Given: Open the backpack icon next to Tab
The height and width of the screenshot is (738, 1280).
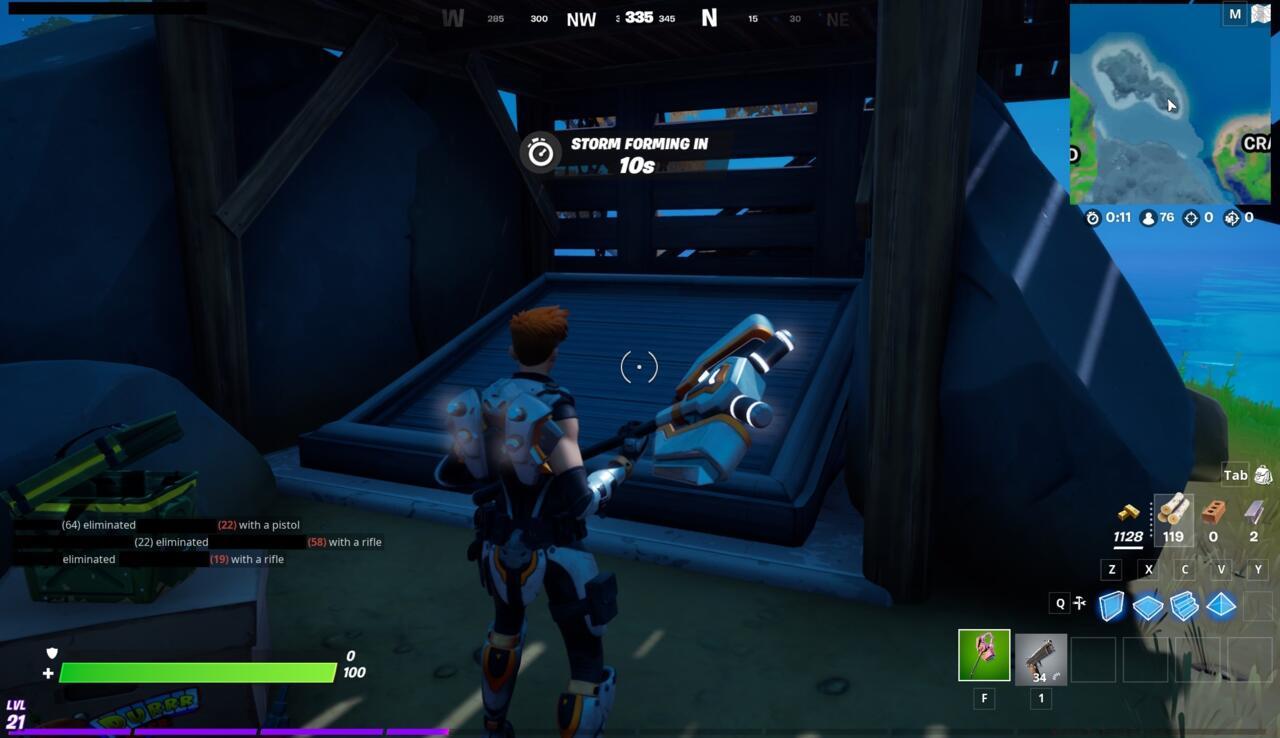Looking at the screenshot, I should click(1262, 474).
